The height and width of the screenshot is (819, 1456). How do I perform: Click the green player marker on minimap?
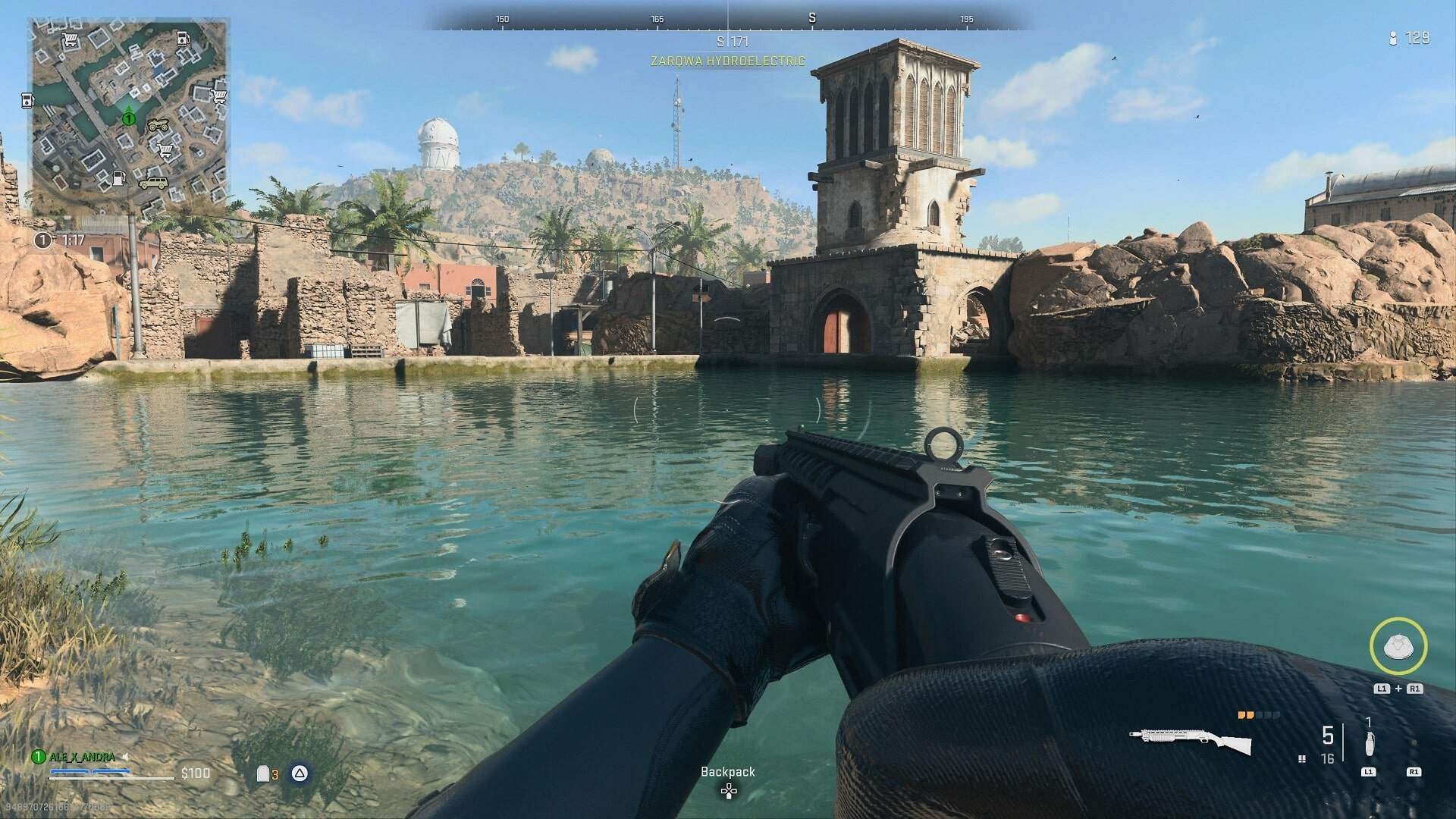click(129, 118)
